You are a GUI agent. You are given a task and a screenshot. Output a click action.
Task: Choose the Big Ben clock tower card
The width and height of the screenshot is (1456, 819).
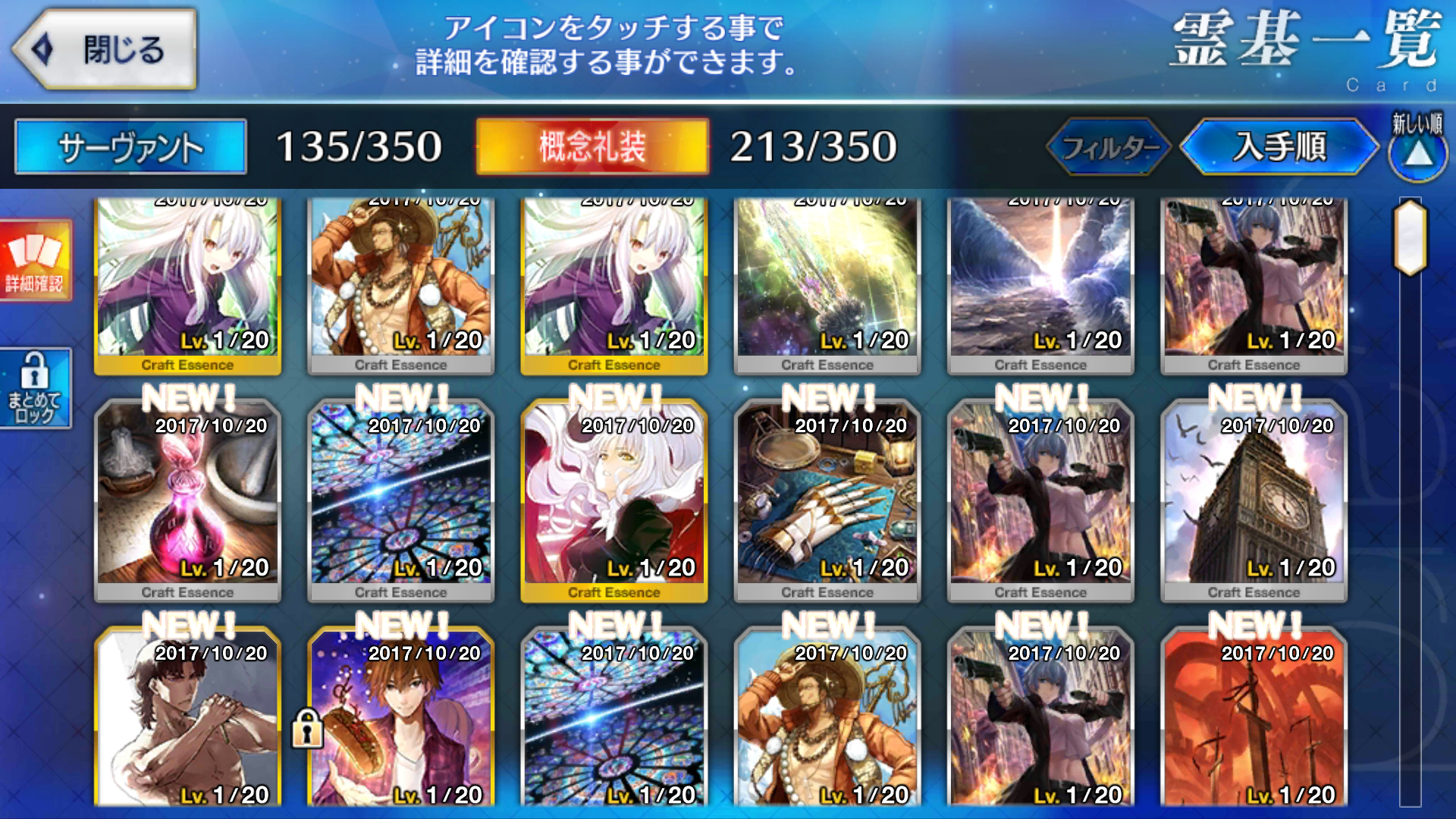(1254, 500)
